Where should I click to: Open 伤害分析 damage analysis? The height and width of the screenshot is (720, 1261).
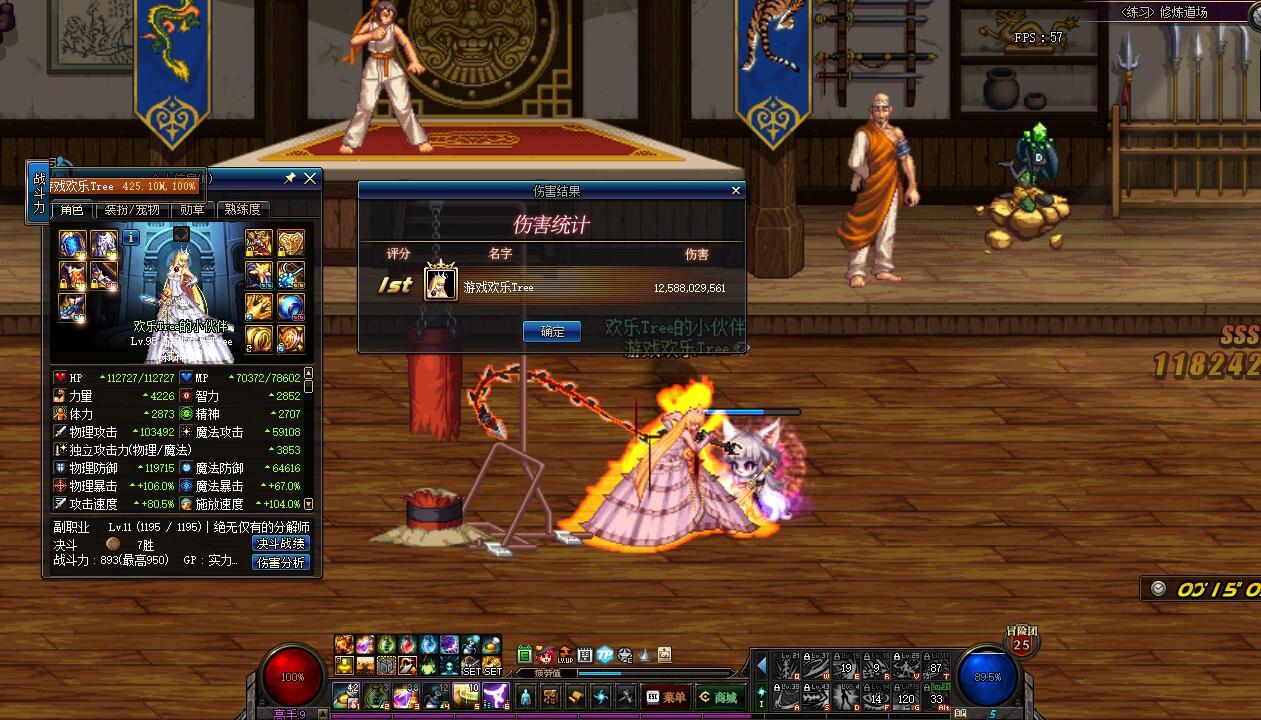pos(281,563)
